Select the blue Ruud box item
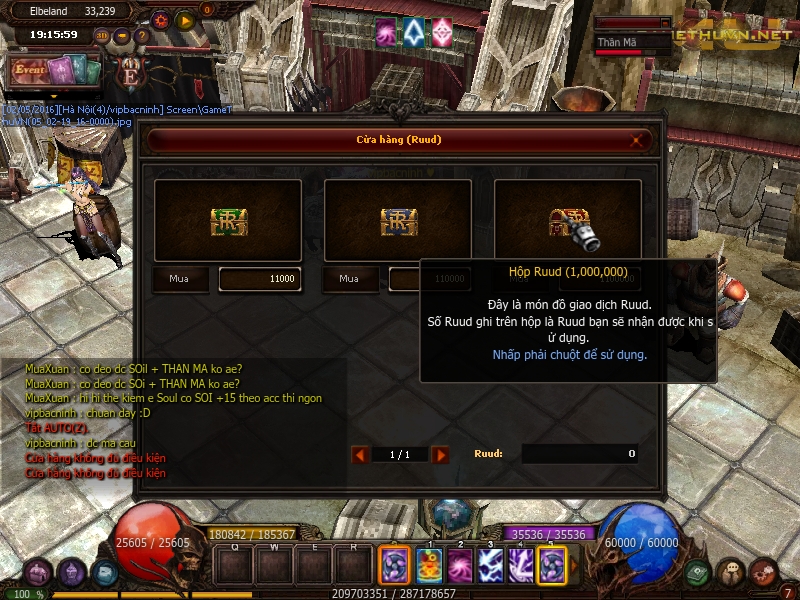Screen dimensions: 800x600 [398, 220]
